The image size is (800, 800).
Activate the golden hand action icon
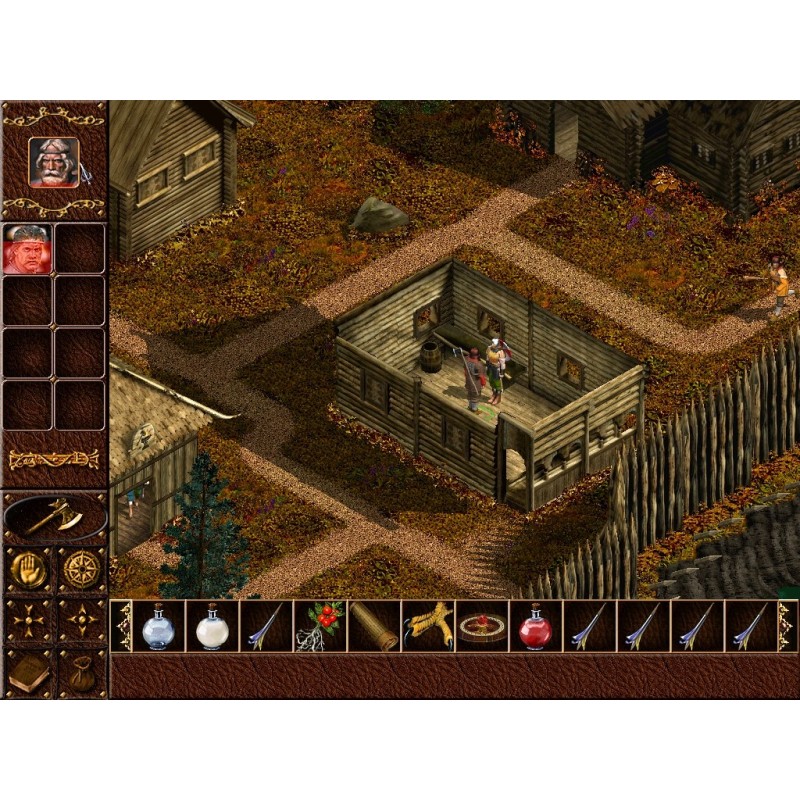28,568
